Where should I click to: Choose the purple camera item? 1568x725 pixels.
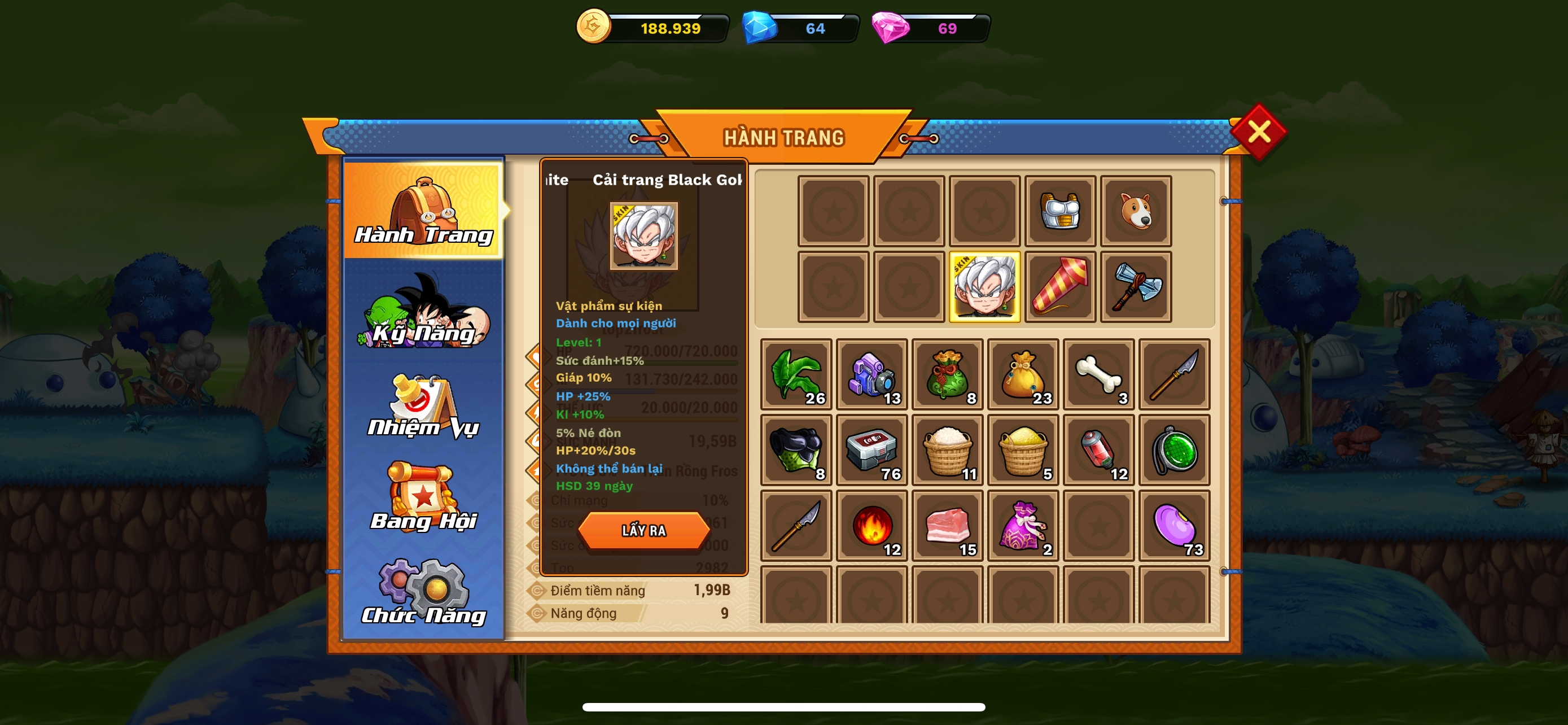point(871,374)
